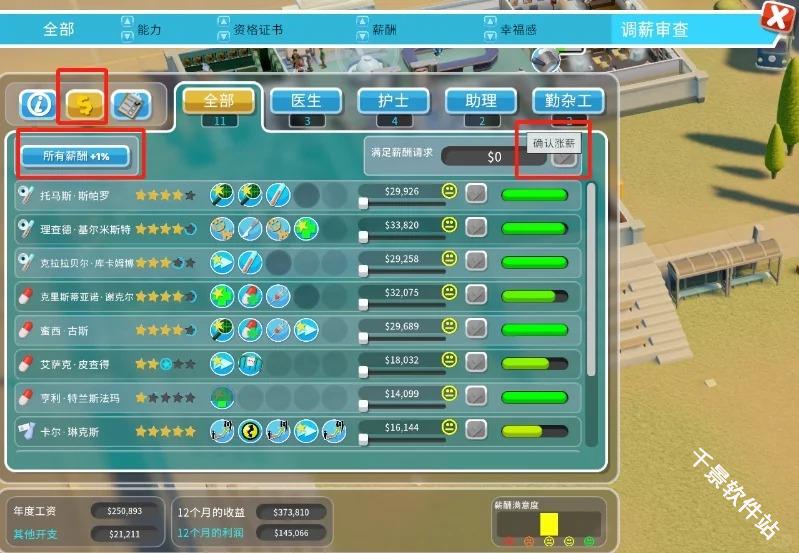Show the 护士 tab

(x=394, y=102)
